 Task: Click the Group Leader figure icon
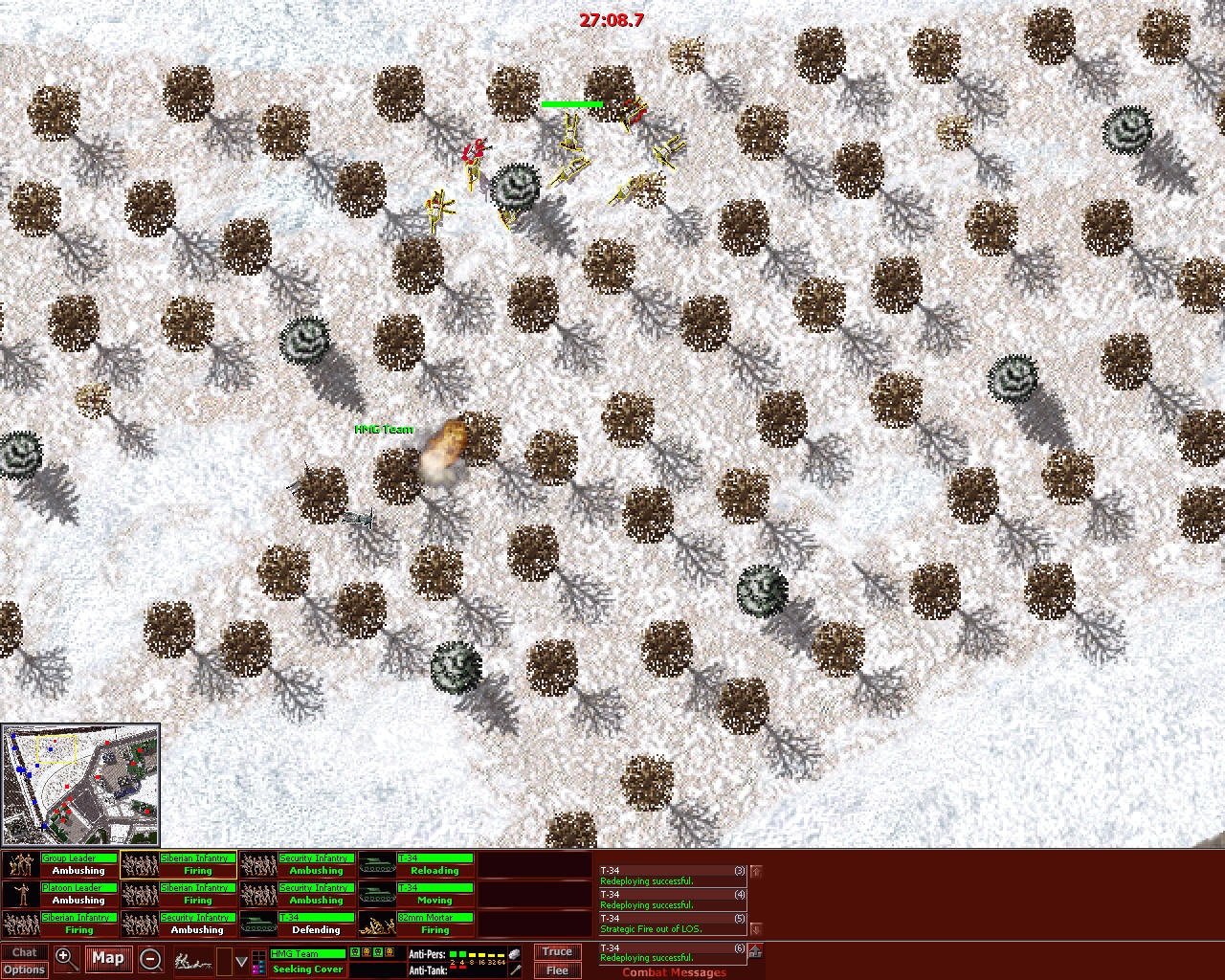pyautogui.click(x=20, y=864)
